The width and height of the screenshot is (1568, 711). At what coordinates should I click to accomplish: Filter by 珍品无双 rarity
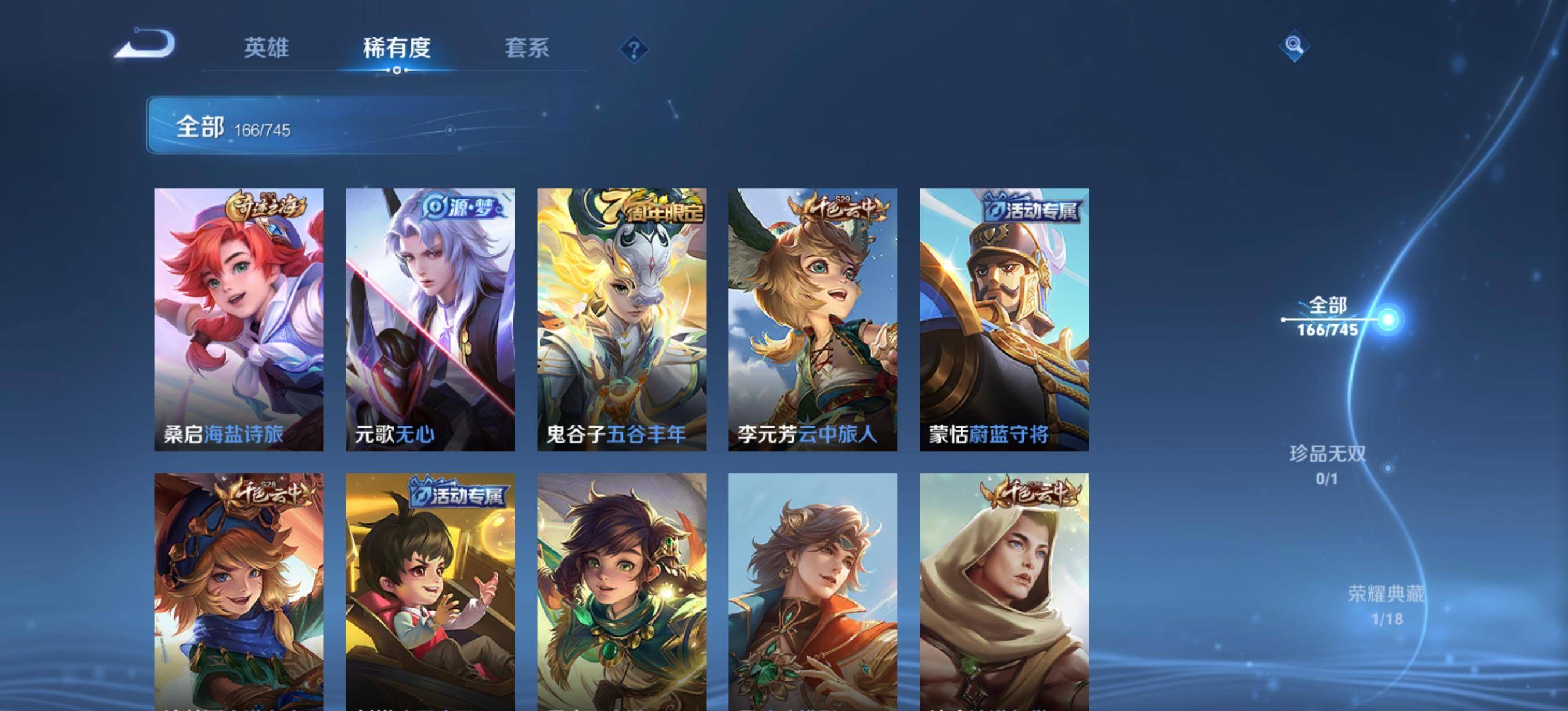1328,465
